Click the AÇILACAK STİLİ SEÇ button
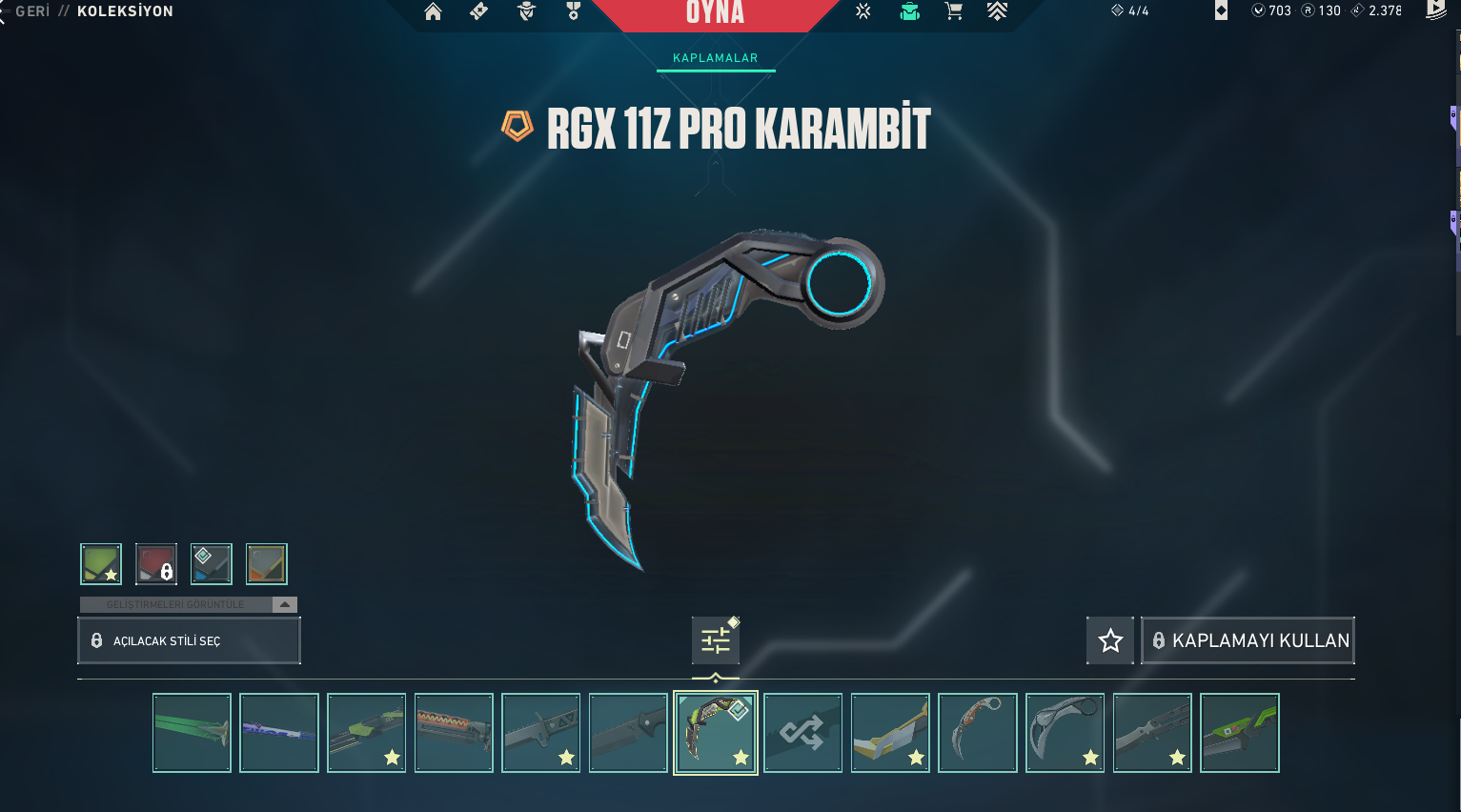Screen dimensions: 1461x812 (x=189, y=640)
